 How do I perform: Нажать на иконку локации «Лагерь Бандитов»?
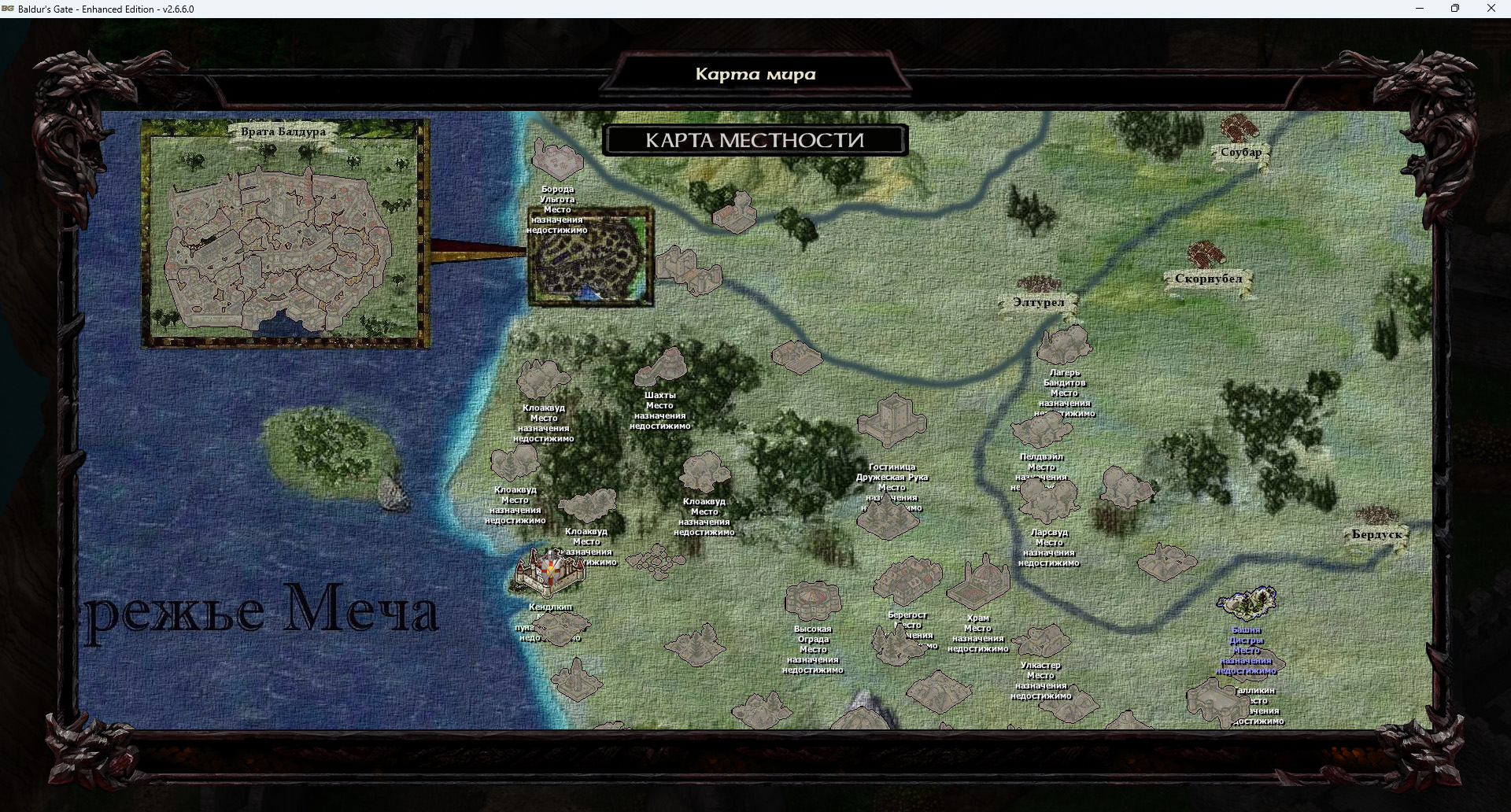pos(1064,342)
